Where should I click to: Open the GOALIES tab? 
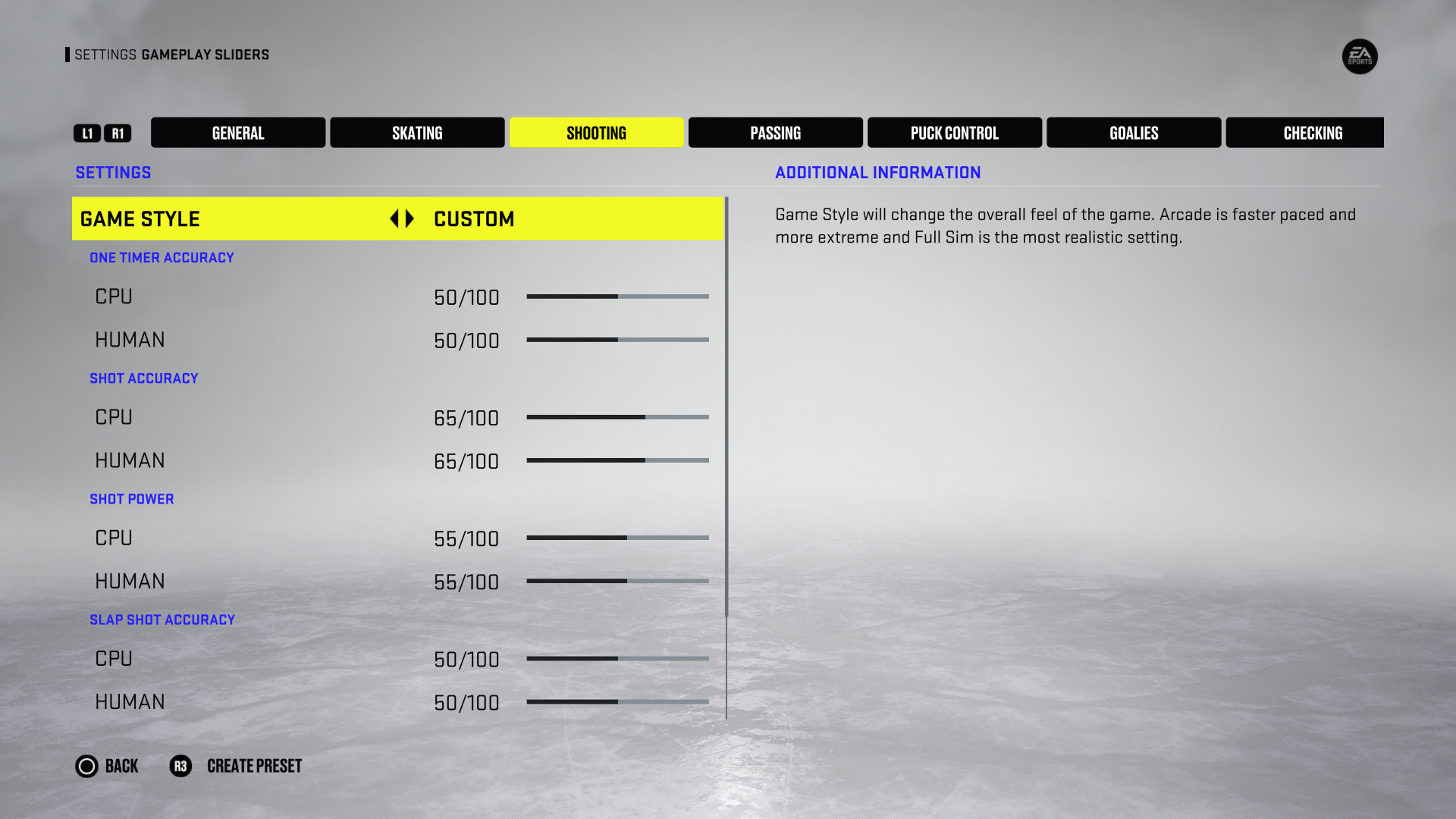pos(1133,132)
